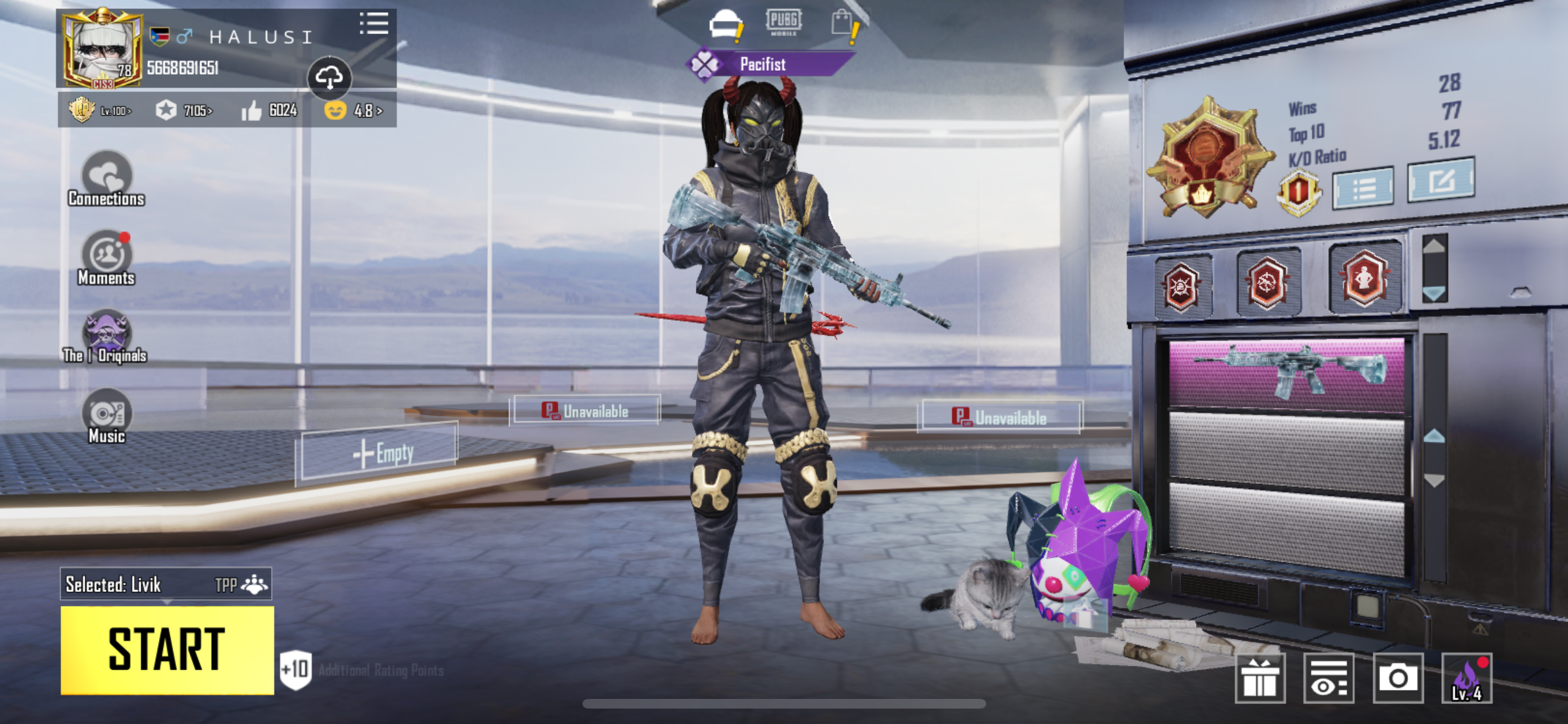Open the Lv. 4 purple flame icon
The width and height of the screenshot is (1568, 724).
coord(1467,678)
